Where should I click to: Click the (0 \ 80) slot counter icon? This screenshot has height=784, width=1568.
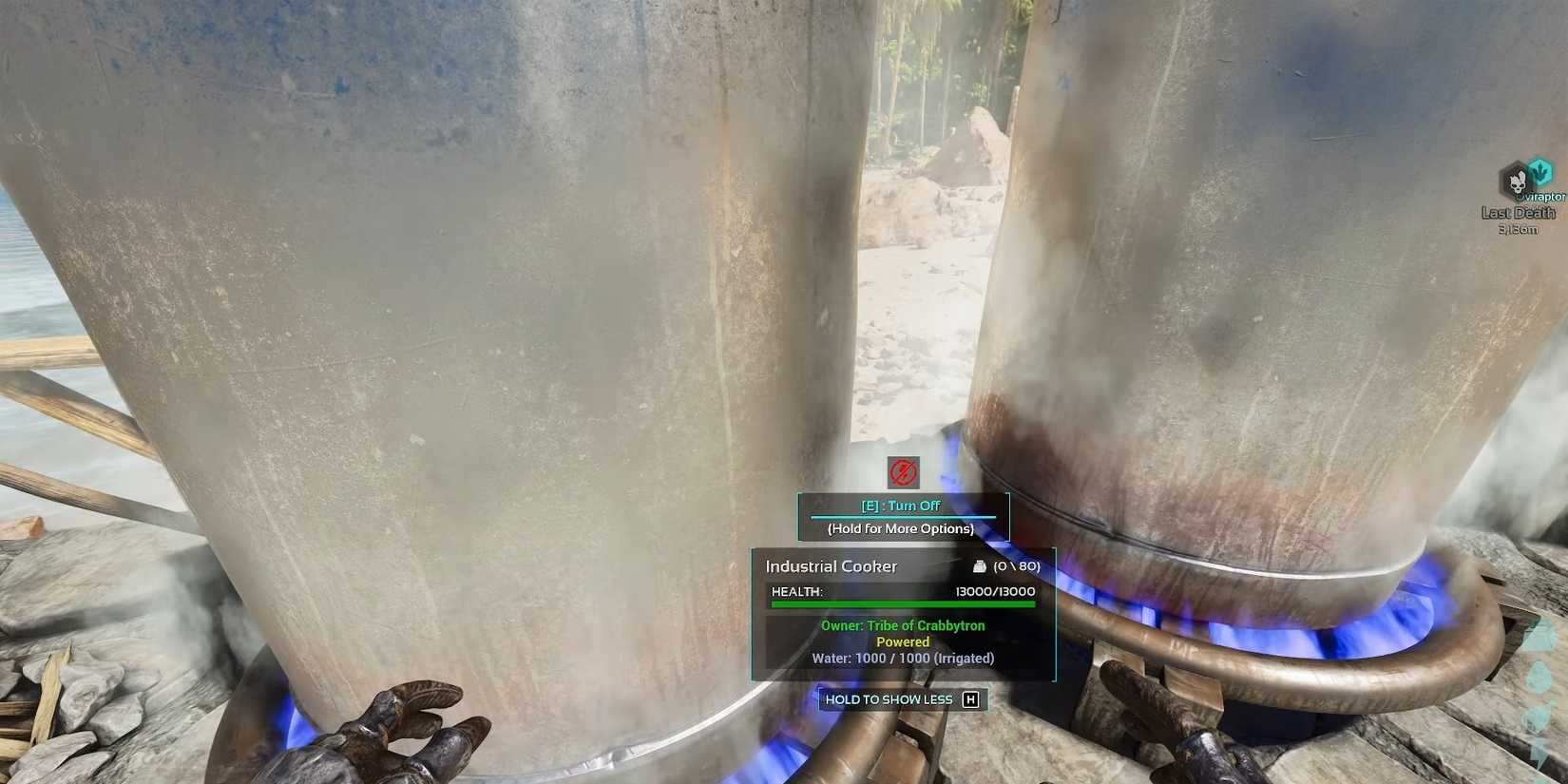pyautogui.click(x=1017, y=564)
